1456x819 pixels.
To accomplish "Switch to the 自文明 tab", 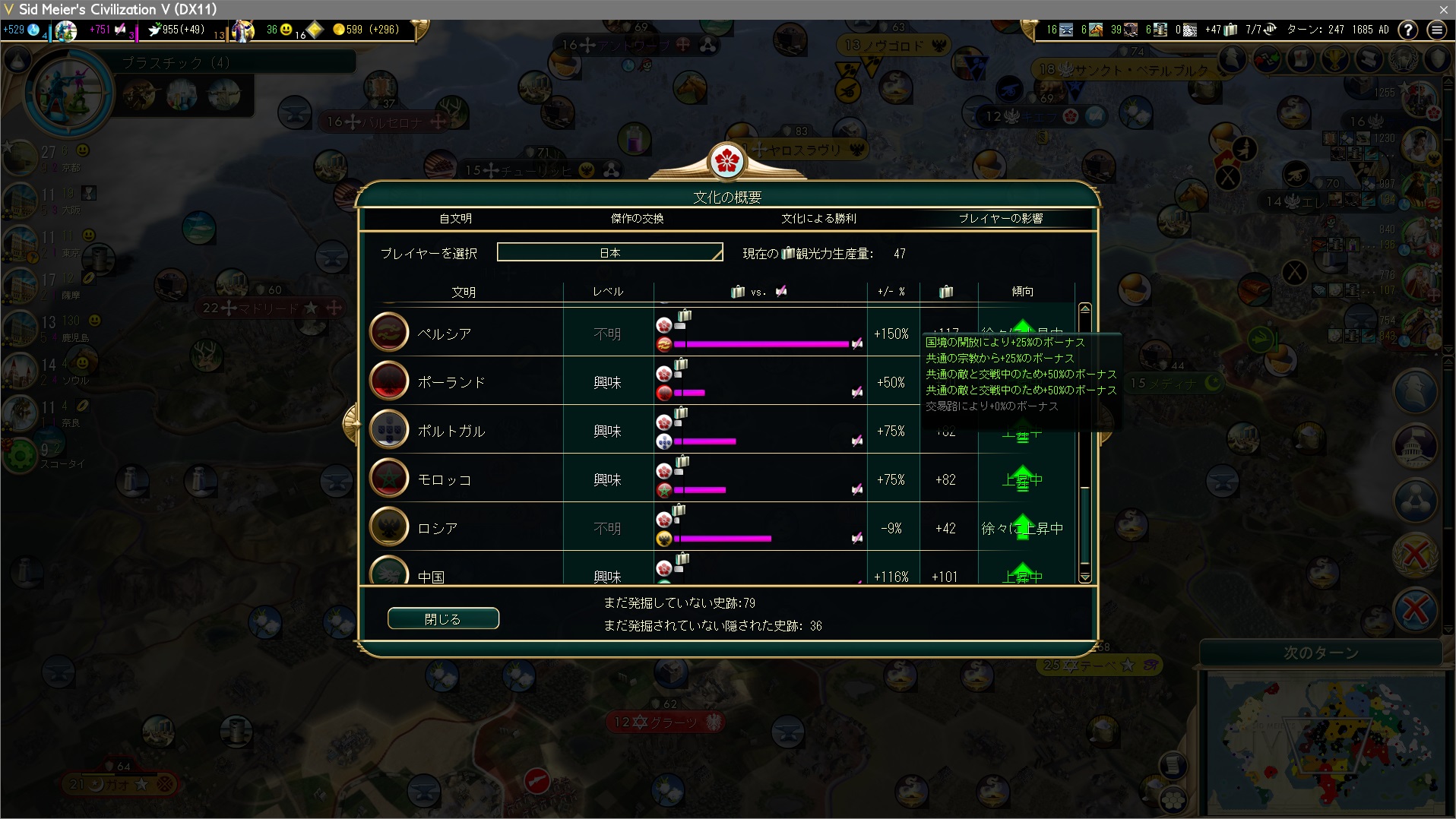I will [x=455, y=219].
